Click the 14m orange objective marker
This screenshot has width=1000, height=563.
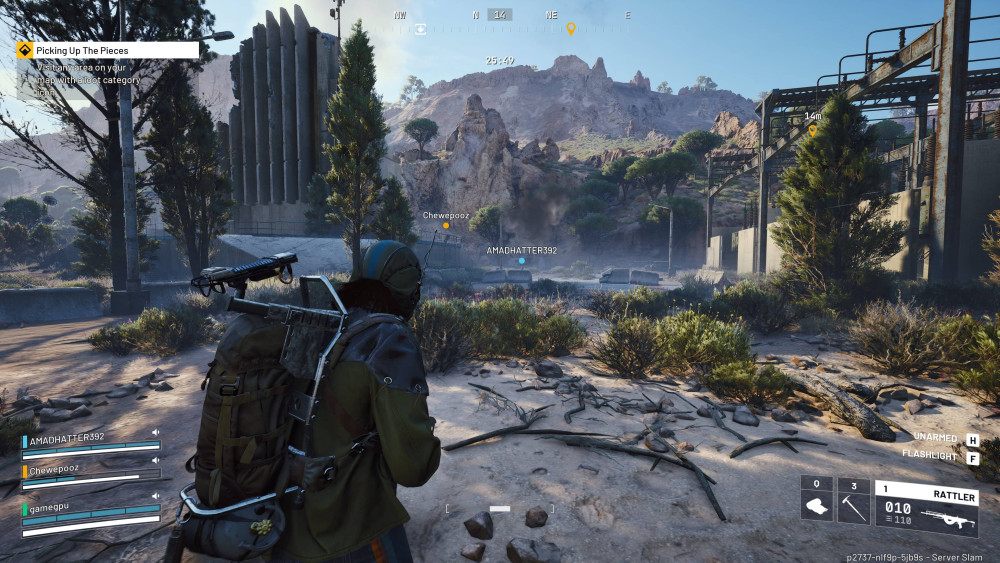point(813,130)
